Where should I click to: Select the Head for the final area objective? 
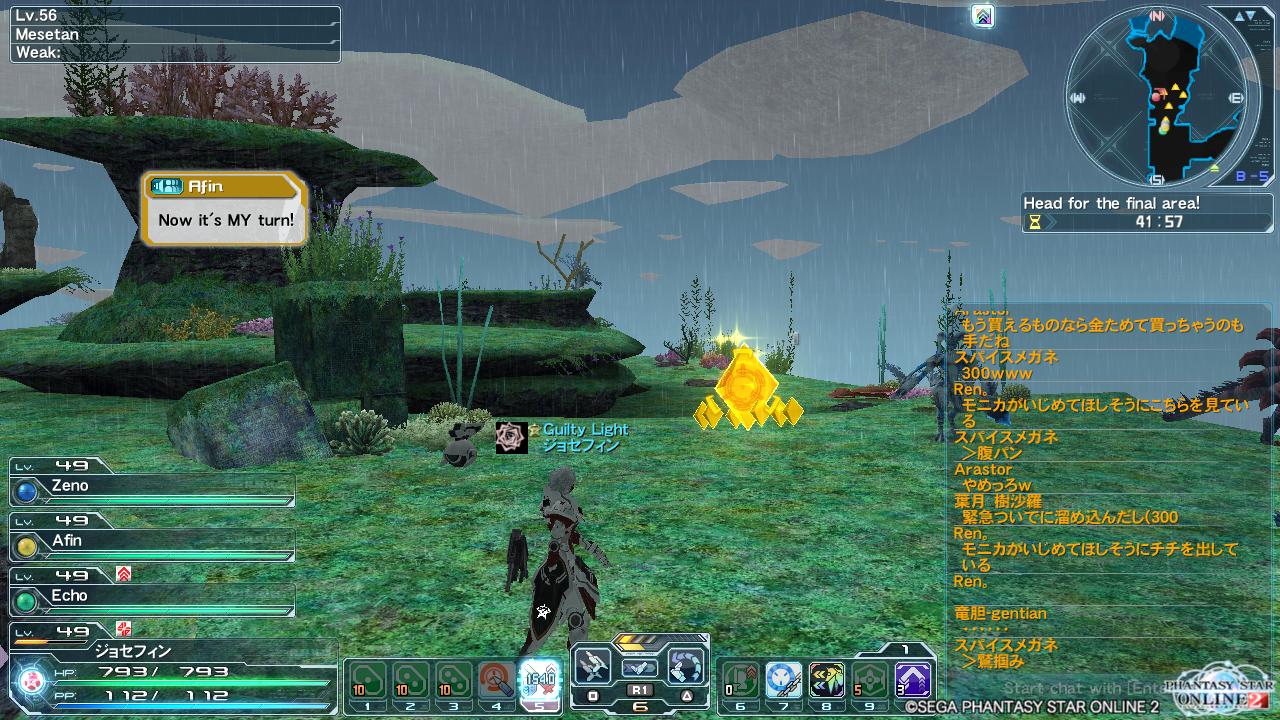[x=1110, y=203]
